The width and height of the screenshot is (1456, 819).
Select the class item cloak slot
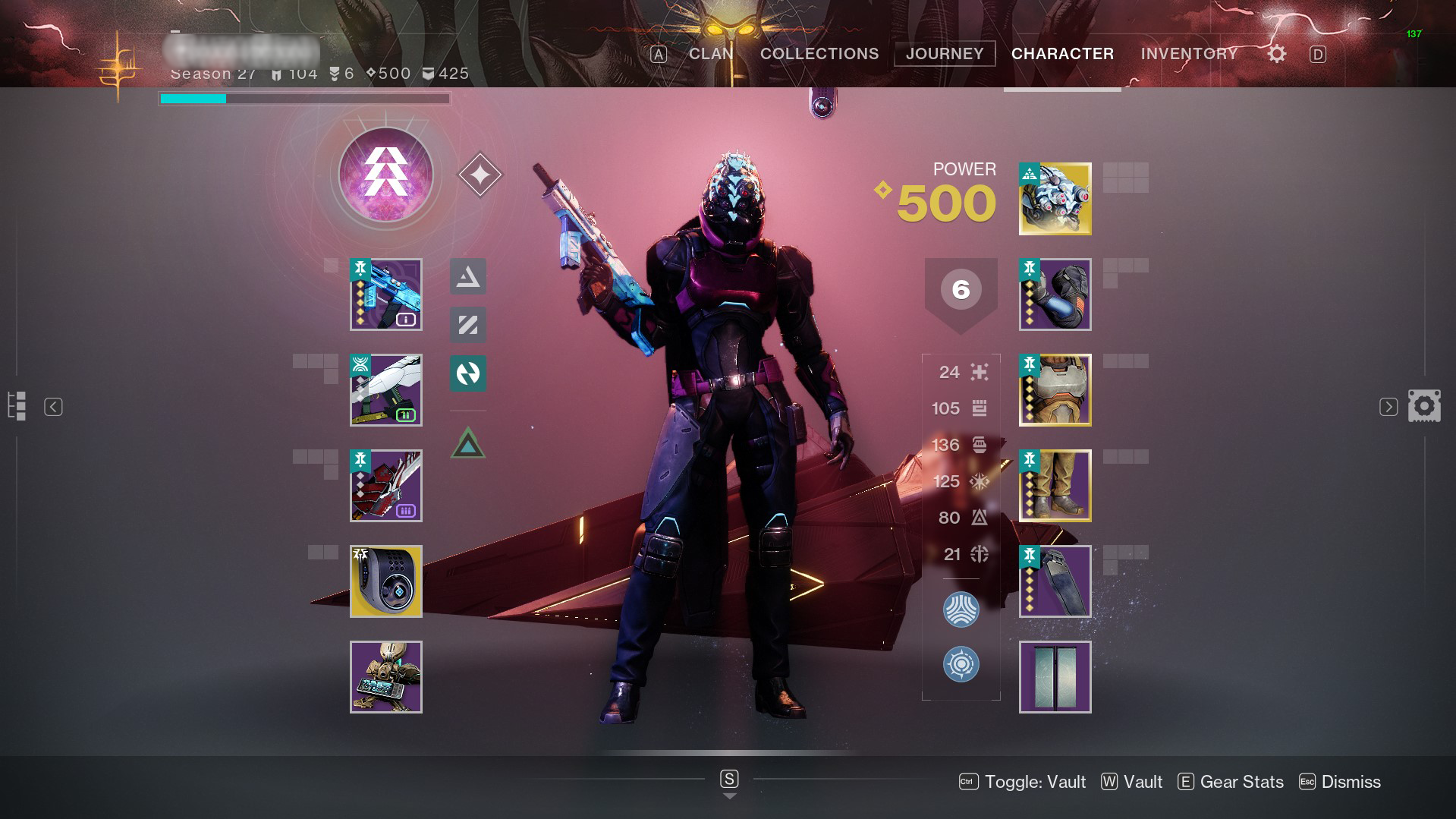(x=1055, y=581)
